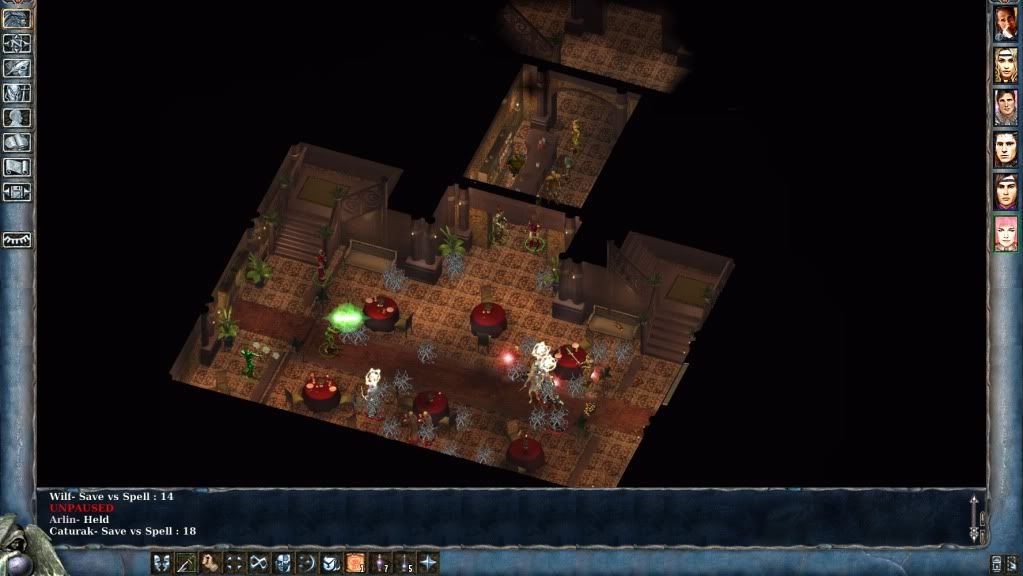Open the inventory screen

[x=17, y=93]
